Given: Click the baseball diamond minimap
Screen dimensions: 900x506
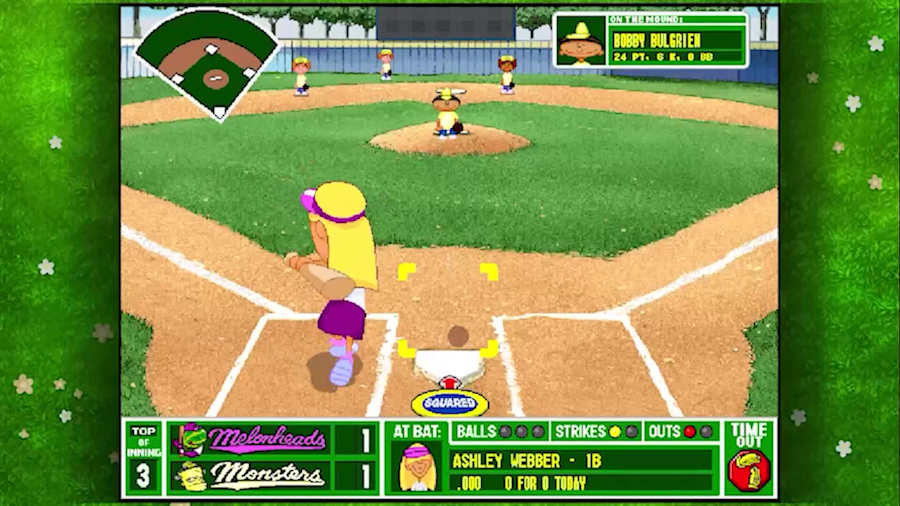Looking at the screenshot, I should point(207,62).
